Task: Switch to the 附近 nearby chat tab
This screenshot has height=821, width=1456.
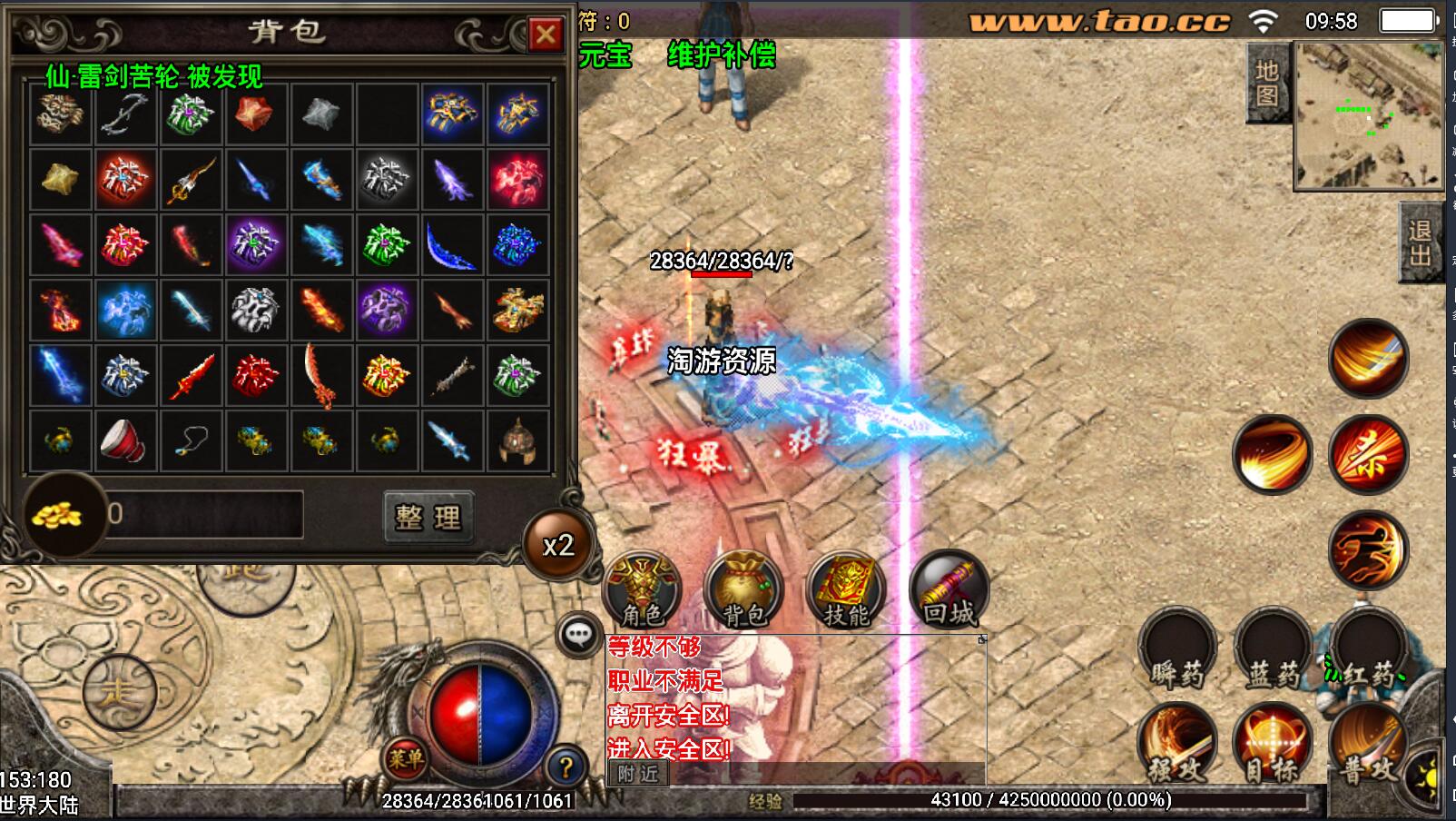Action: click(638, 774)
